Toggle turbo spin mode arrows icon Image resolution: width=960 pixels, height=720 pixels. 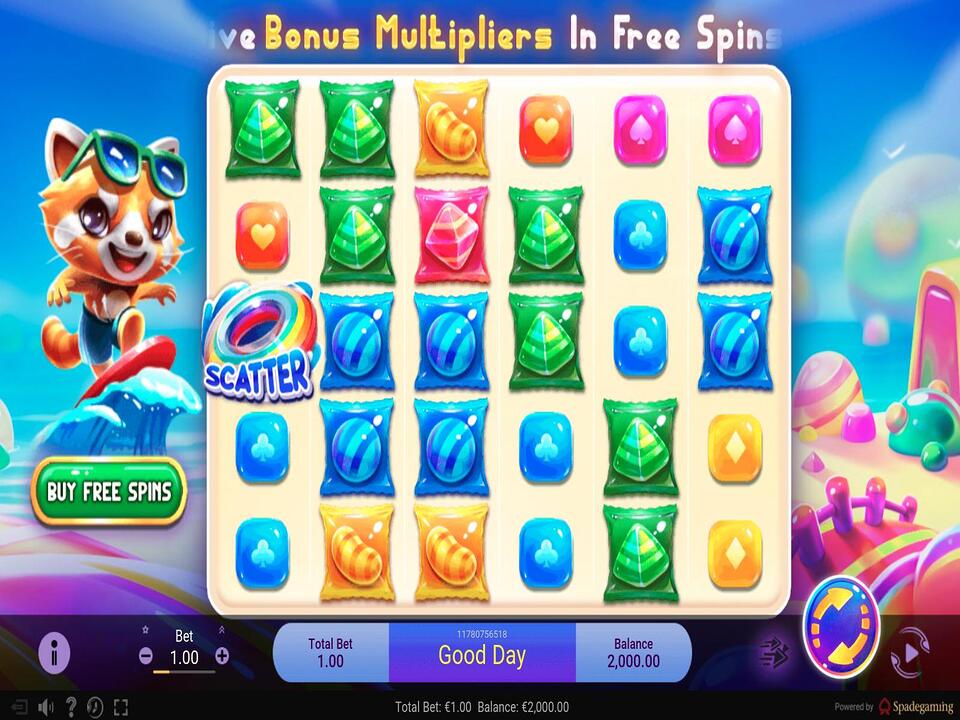[x=775, y=653]
